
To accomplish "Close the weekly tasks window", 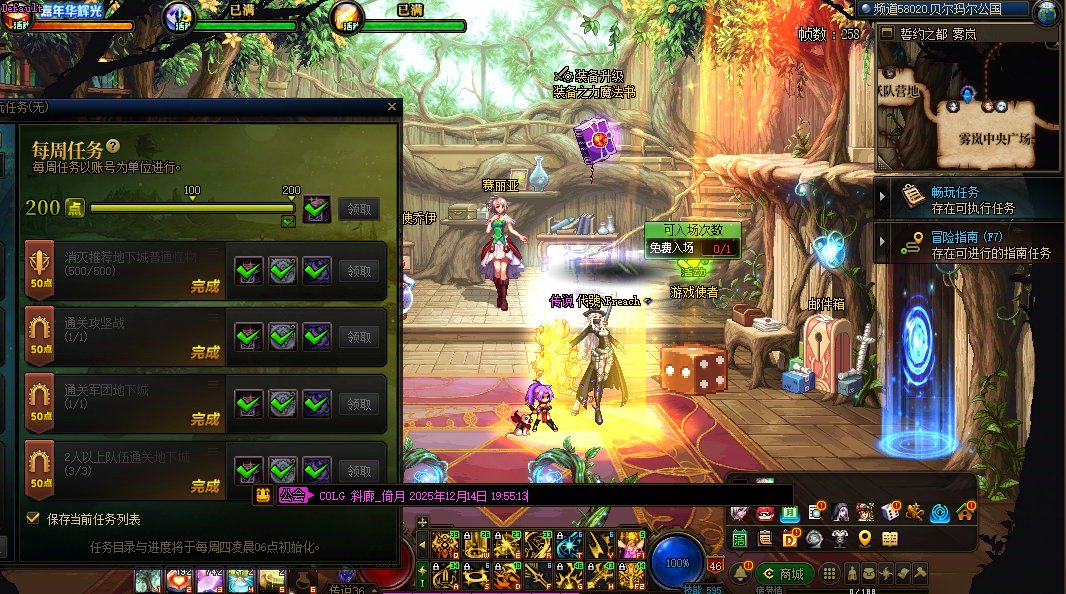I will (392, 107).
